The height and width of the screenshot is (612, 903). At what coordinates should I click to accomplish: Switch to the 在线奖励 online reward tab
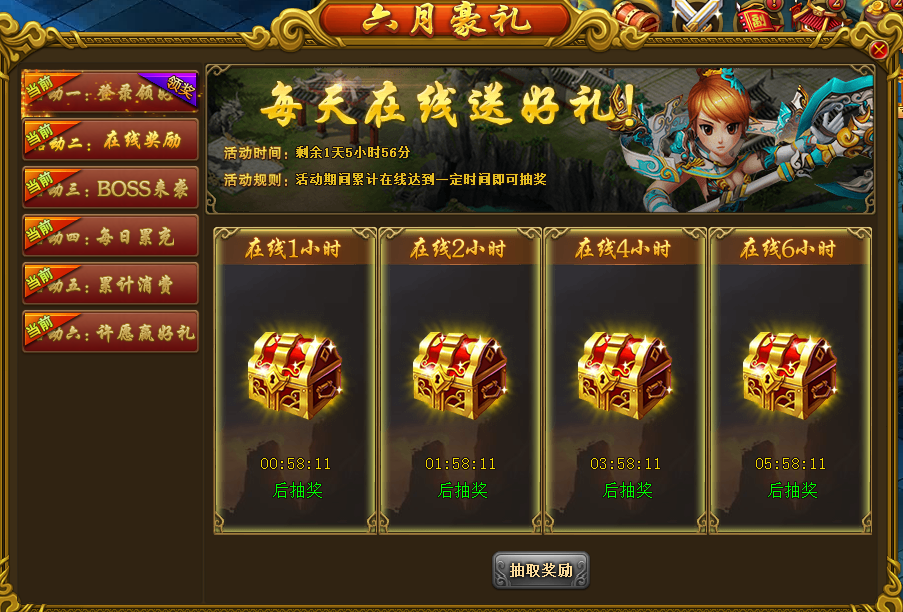tap(111, 140)
